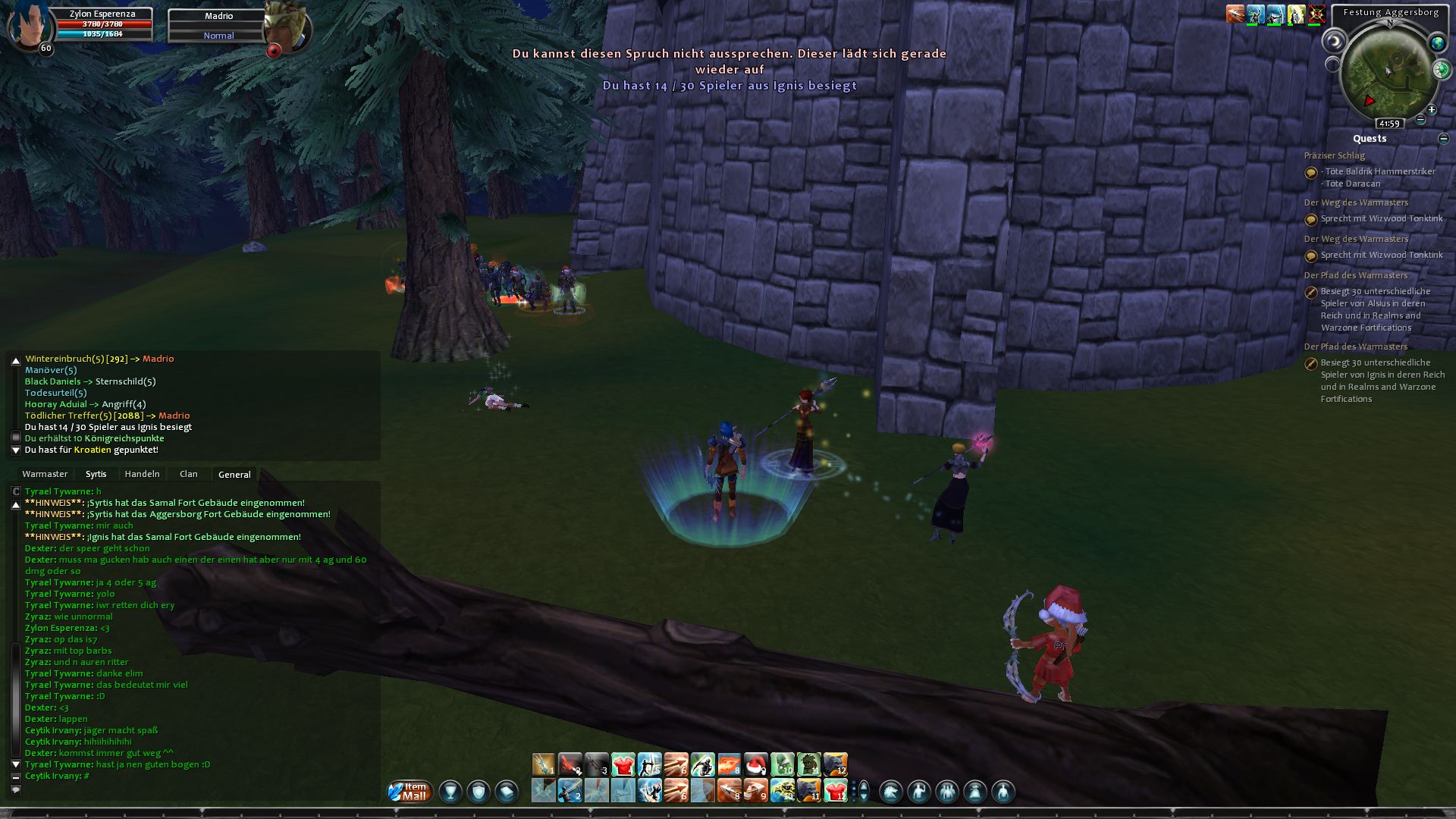Select the Syrtis chat tab
The image size is (1456, 819).
(x=96, y=474)
